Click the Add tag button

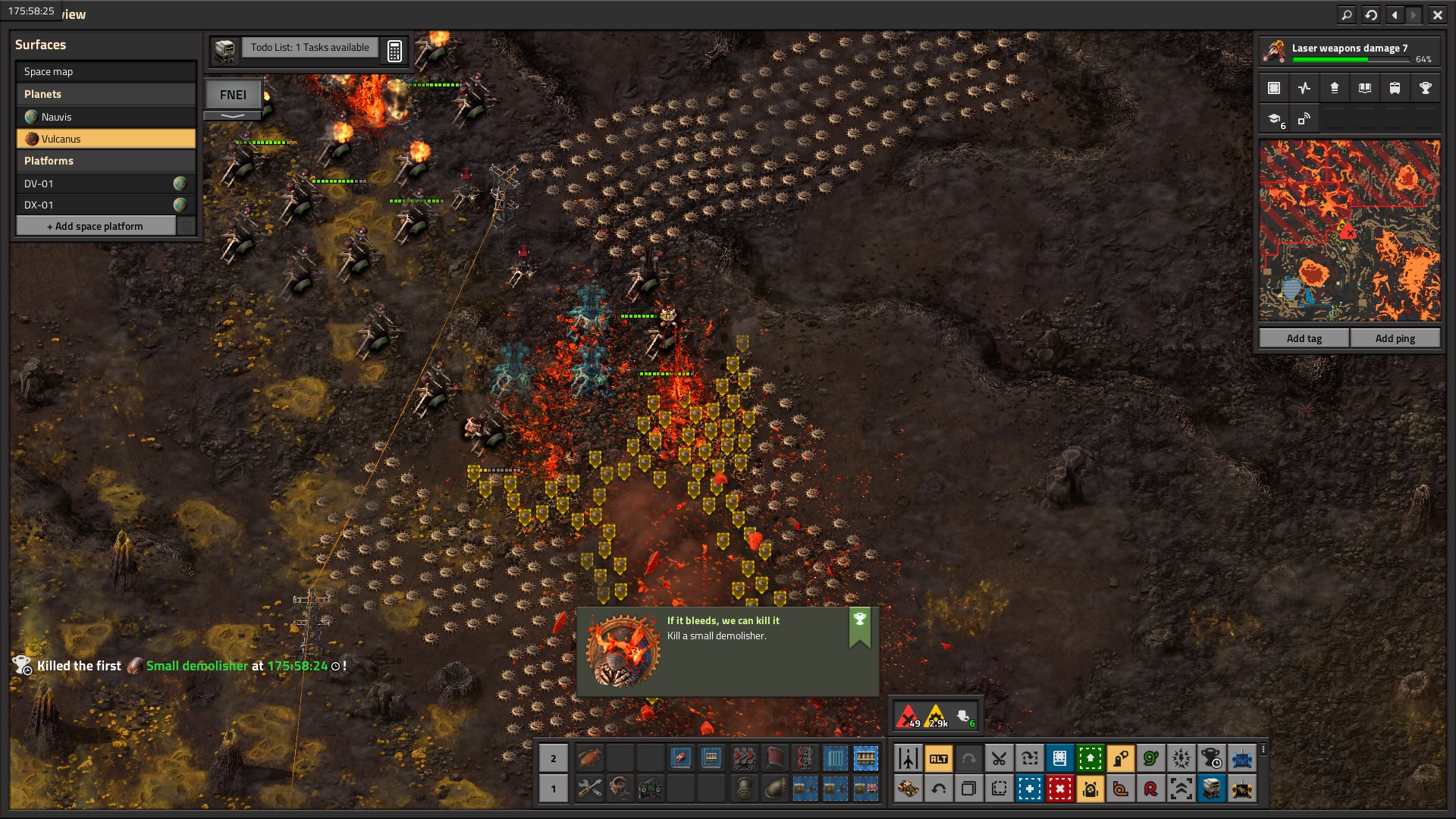(1304, 338)
